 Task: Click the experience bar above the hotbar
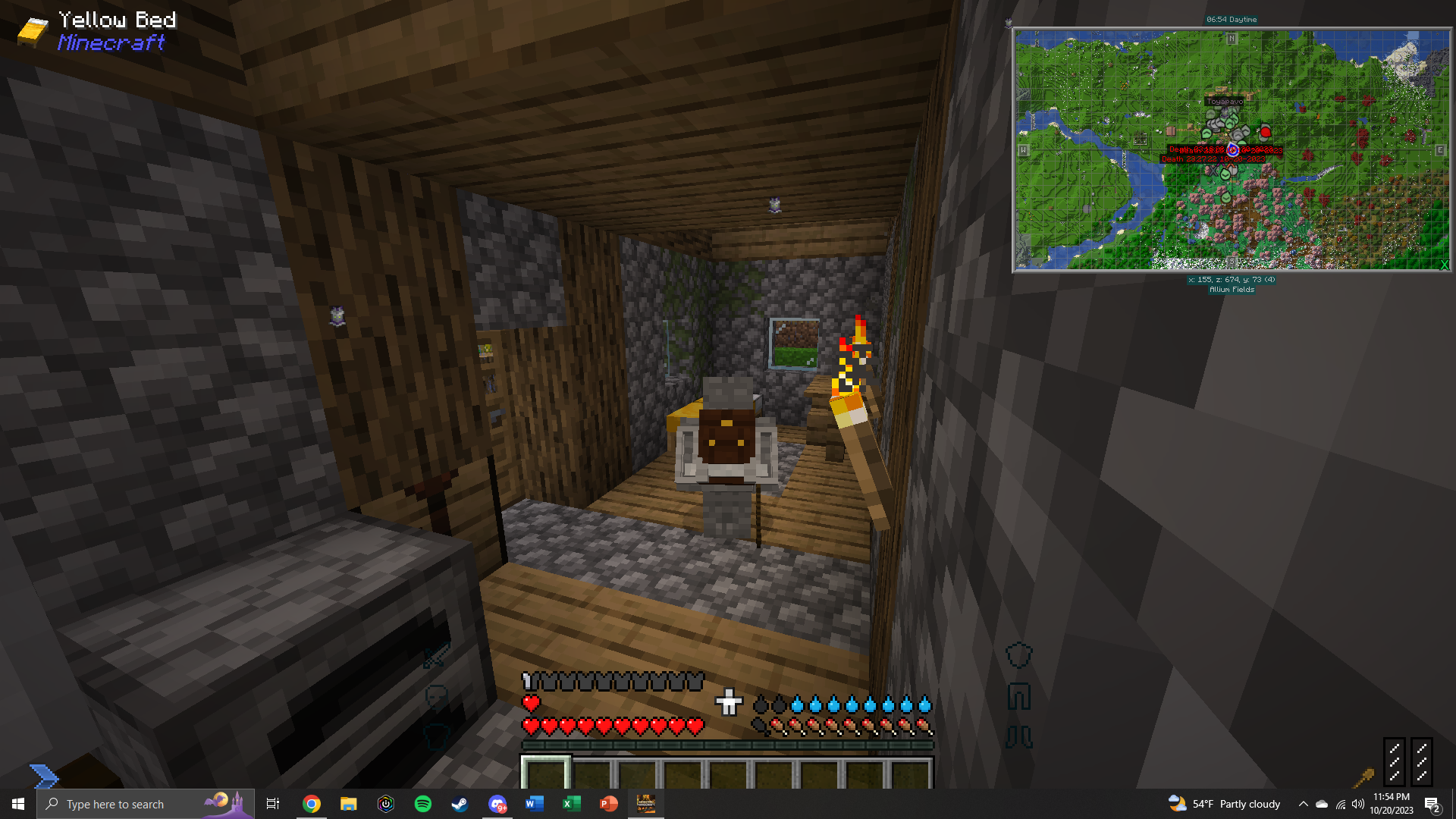coord(728,744)
